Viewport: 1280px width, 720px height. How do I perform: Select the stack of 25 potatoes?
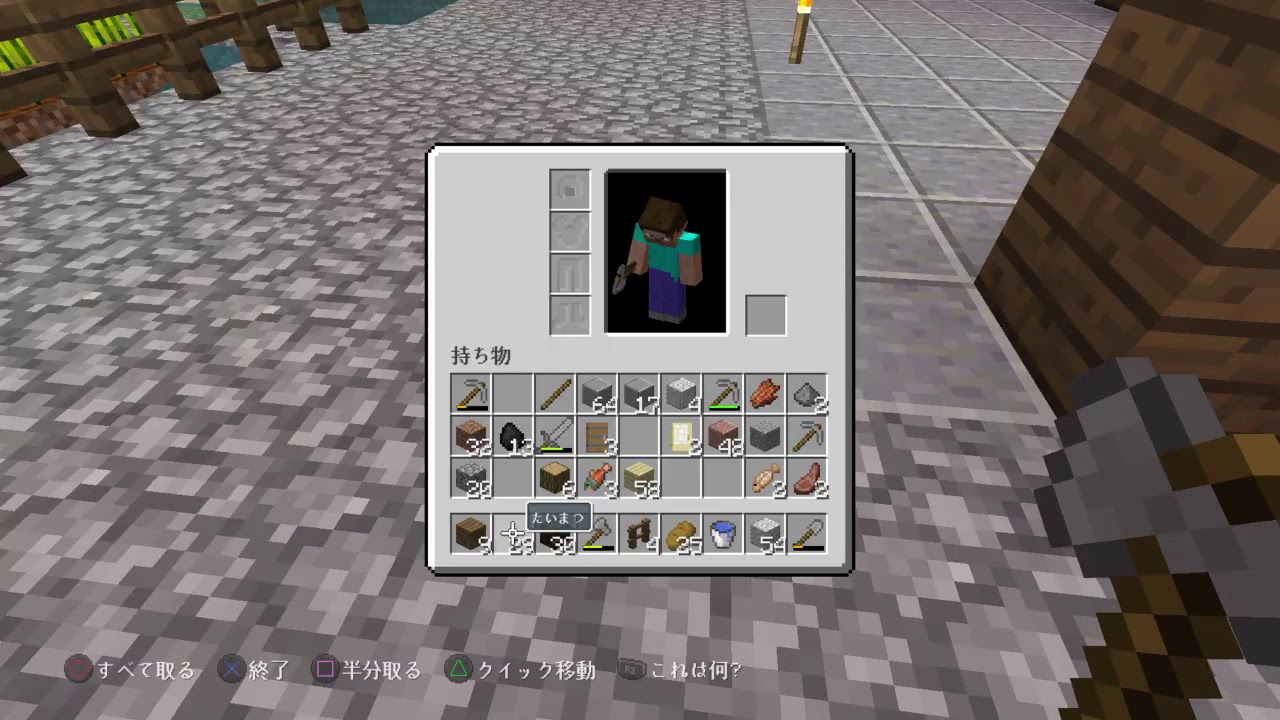680,535
